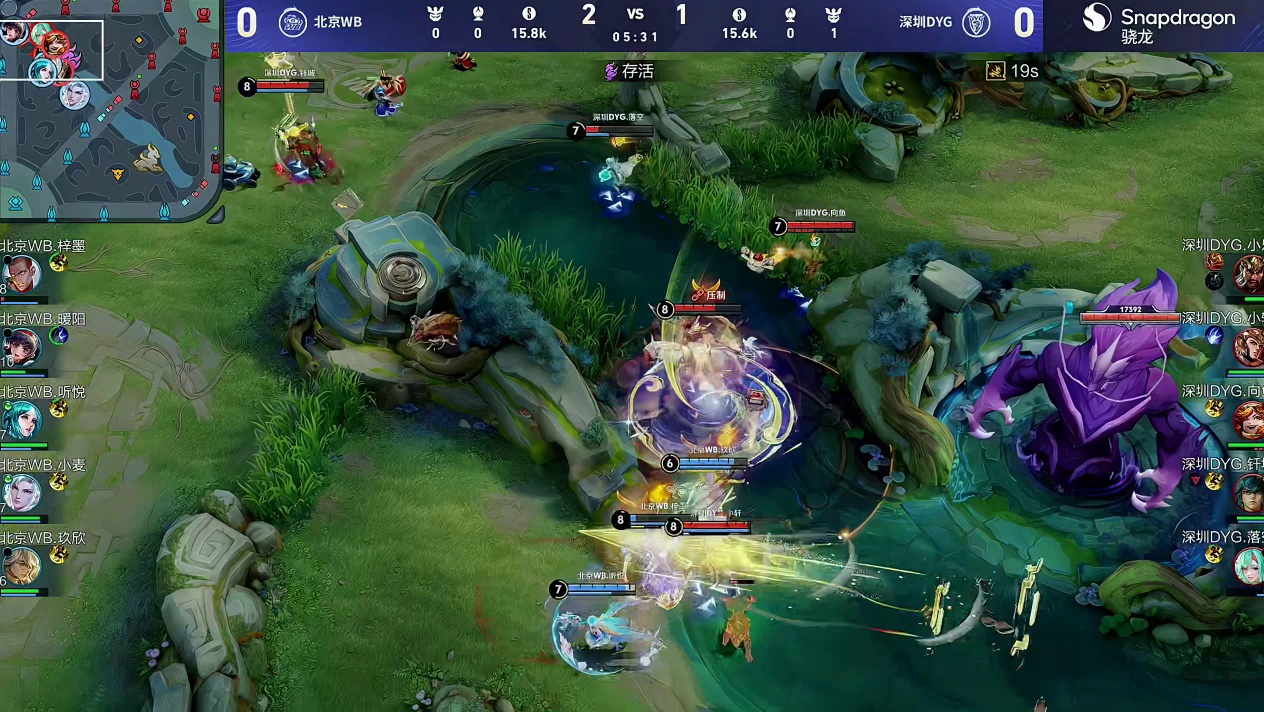Image resolution: width=1264 pixels, height=712 pixels.
Task: Click the 深圳DYG team logo in scoreboard
Action: [x=976, y=22]
